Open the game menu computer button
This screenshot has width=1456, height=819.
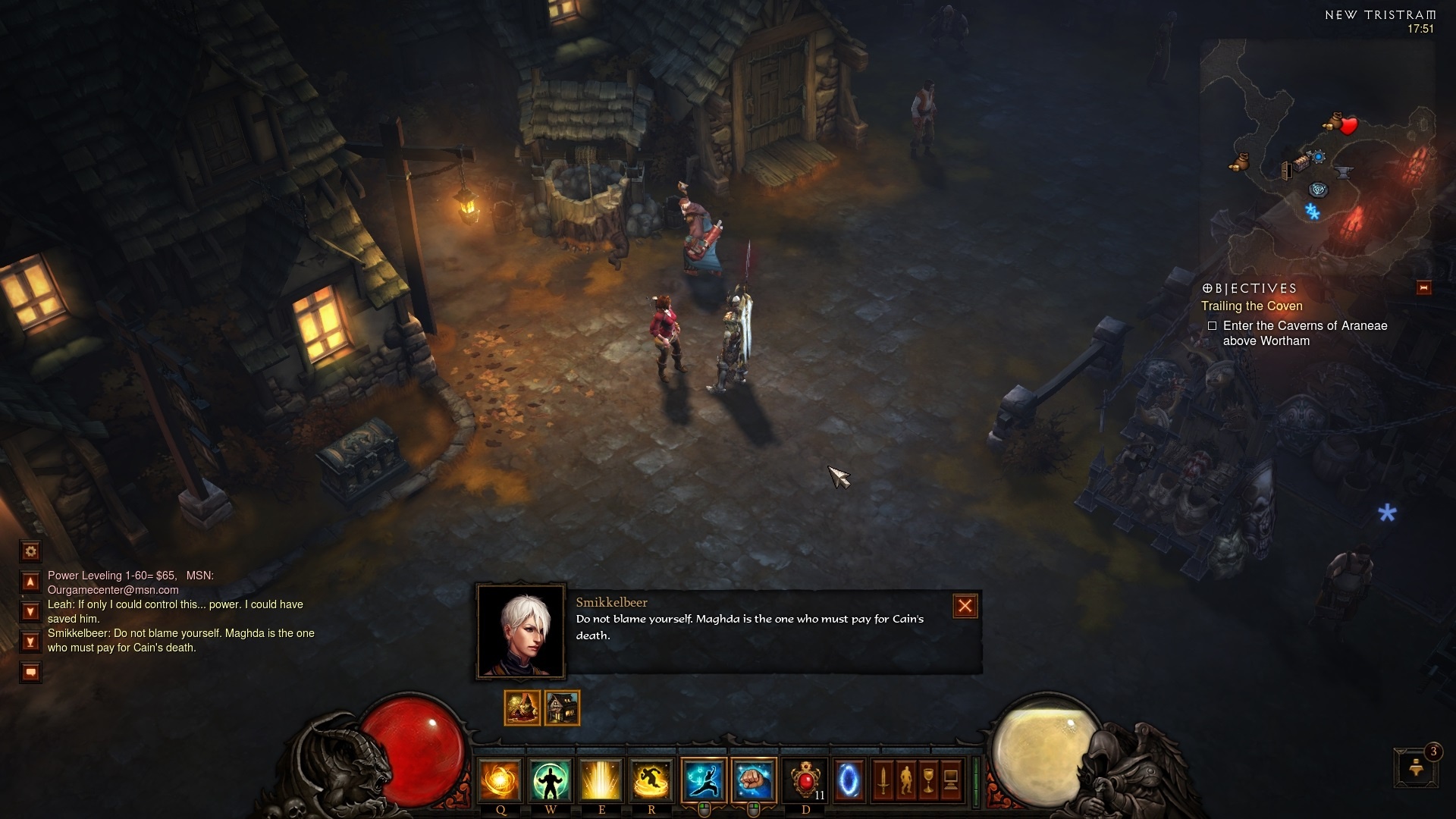tap(951, 780)
